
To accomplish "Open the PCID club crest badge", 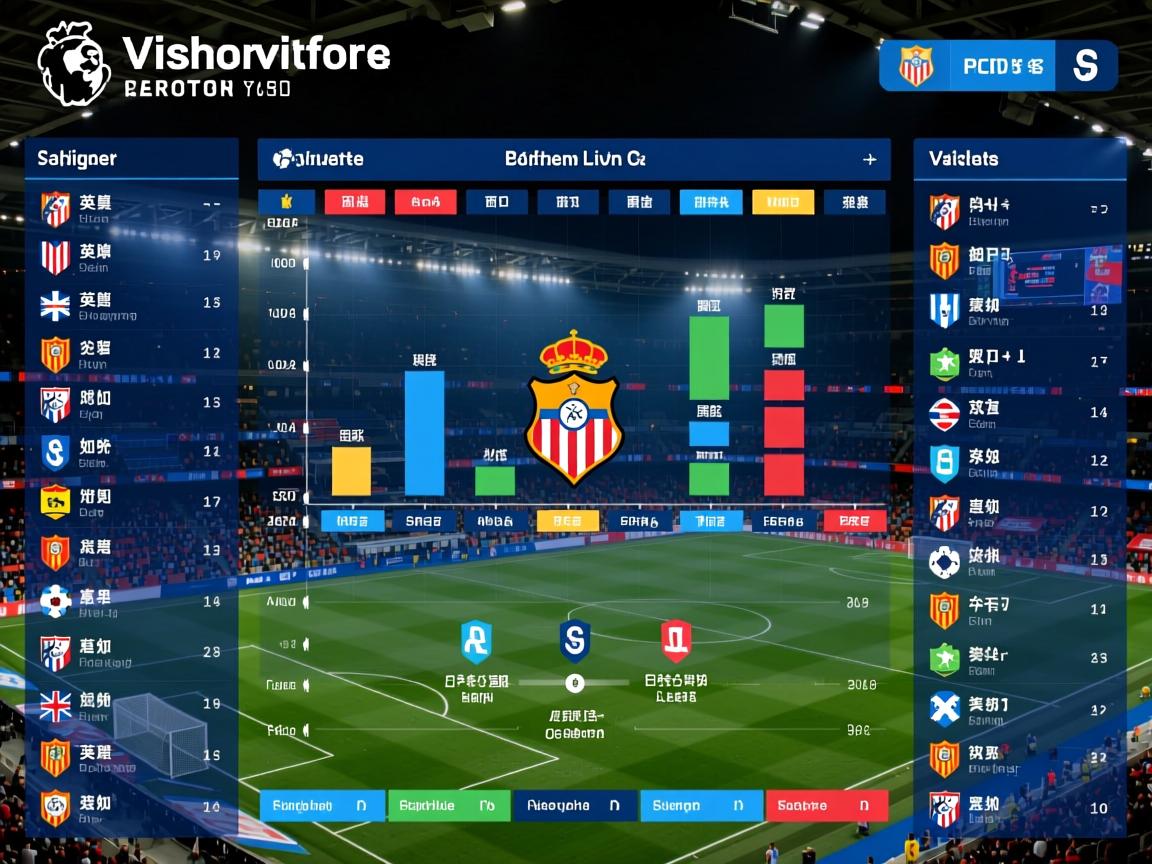I will [915, 66].
